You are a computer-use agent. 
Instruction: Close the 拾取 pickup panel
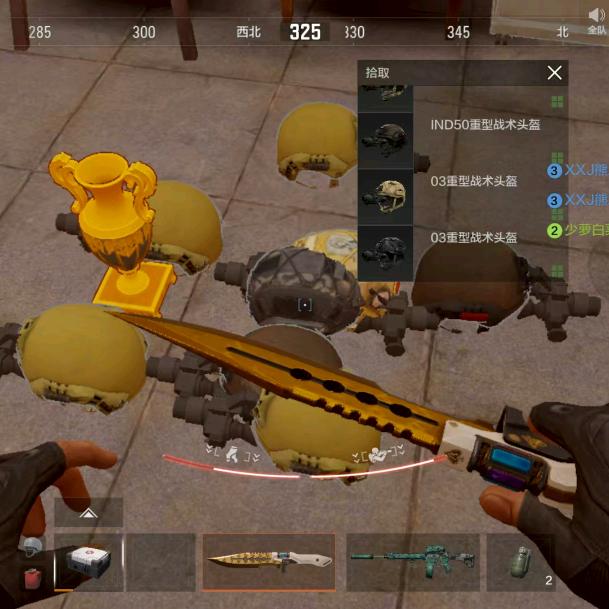coord(554,73)
